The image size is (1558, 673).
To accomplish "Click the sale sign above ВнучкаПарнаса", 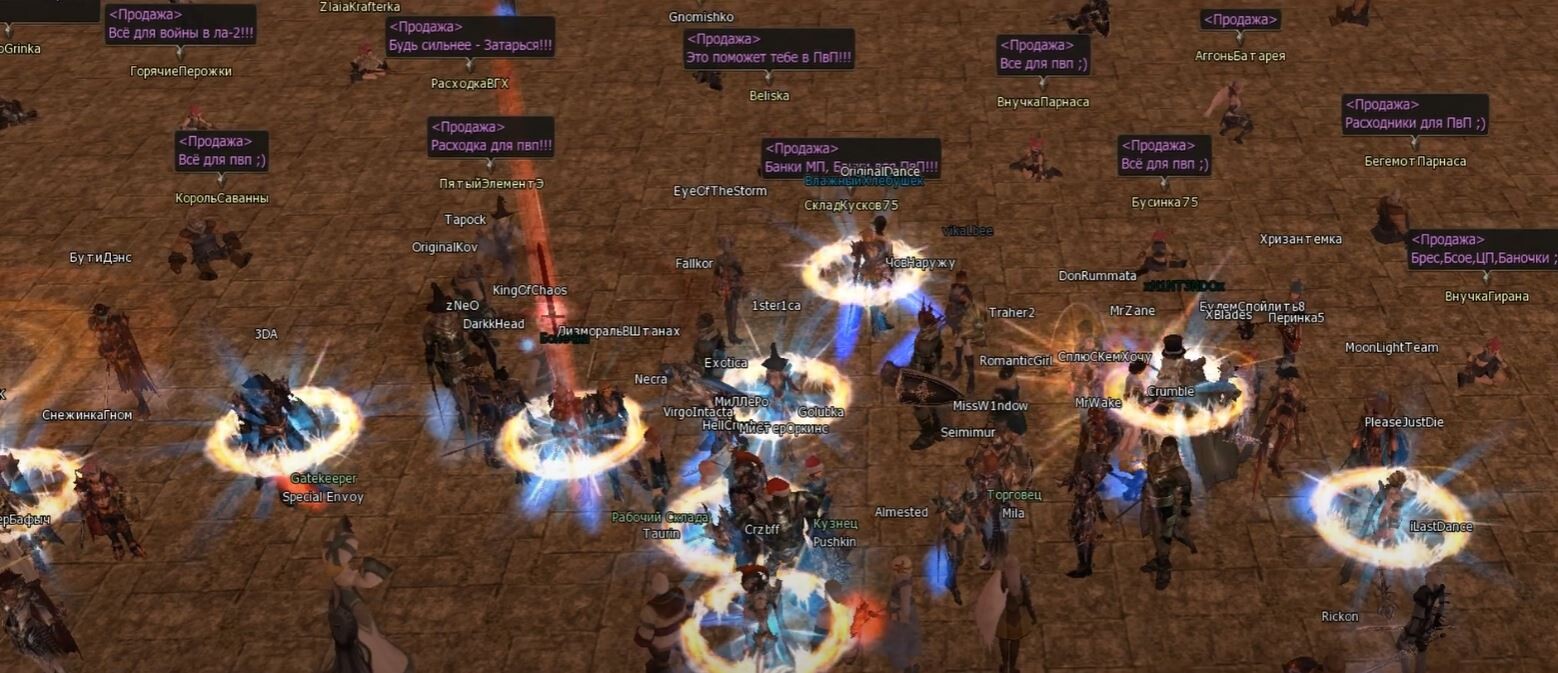I will [1043, 64].
